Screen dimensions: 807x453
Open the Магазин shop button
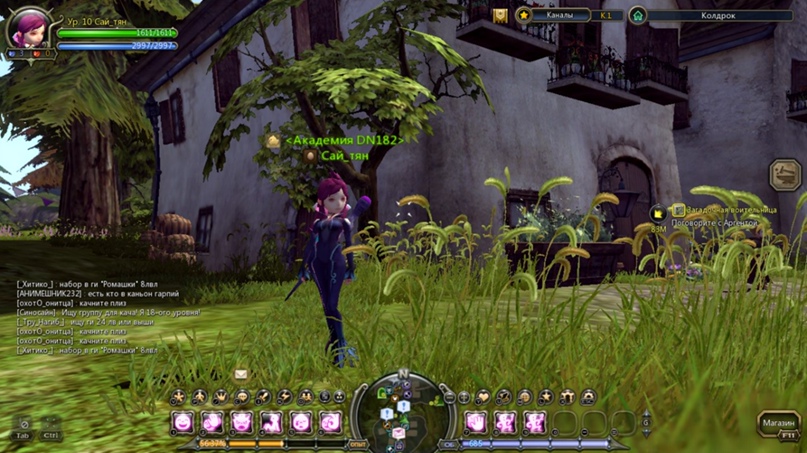click(x=777, y=423)
